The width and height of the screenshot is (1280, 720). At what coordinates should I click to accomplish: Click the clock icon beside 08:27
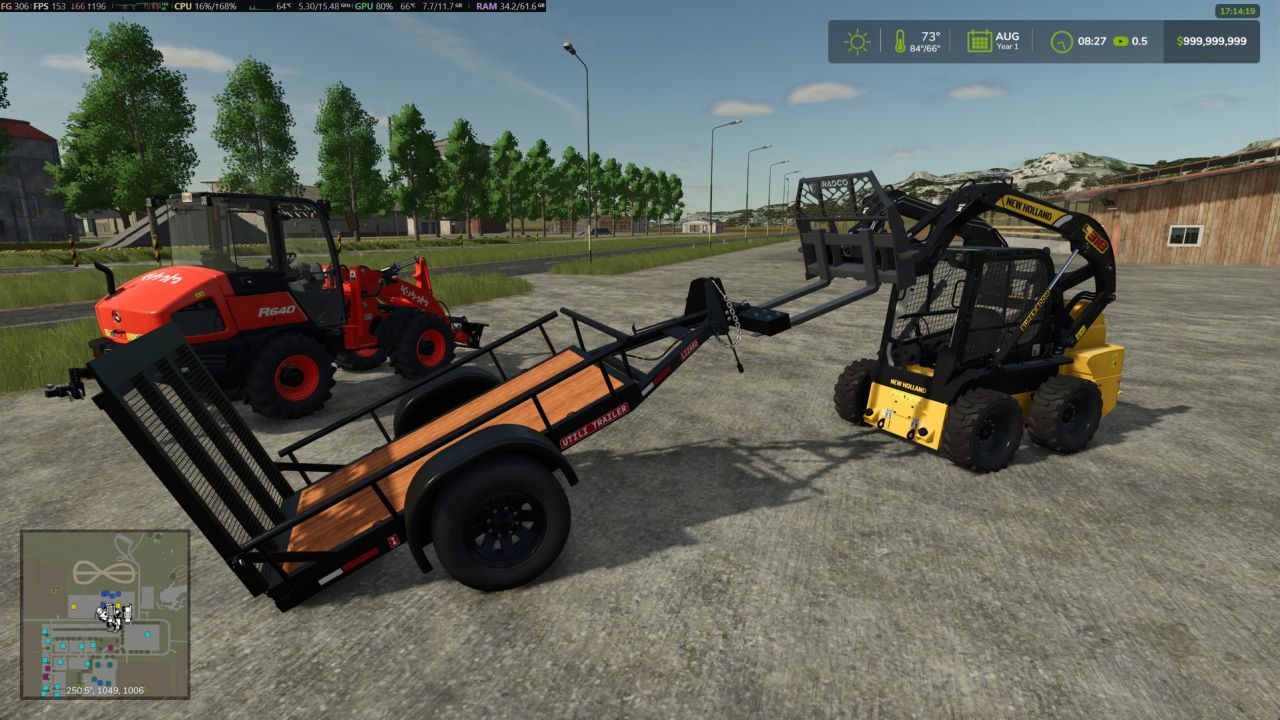tap(1062, 41)
